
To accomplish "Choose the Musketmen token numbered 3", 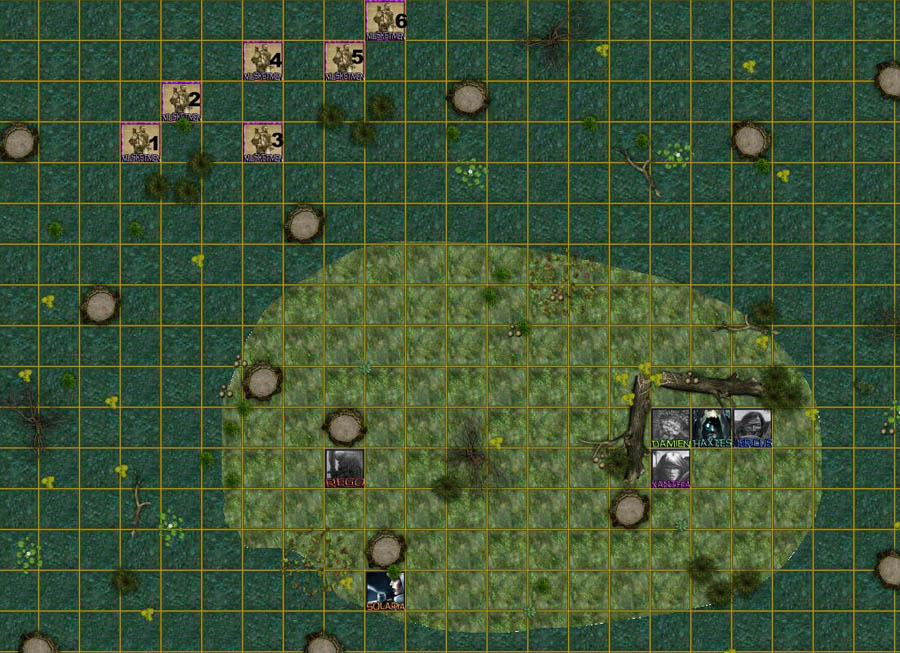I will [x=263, y=141].
